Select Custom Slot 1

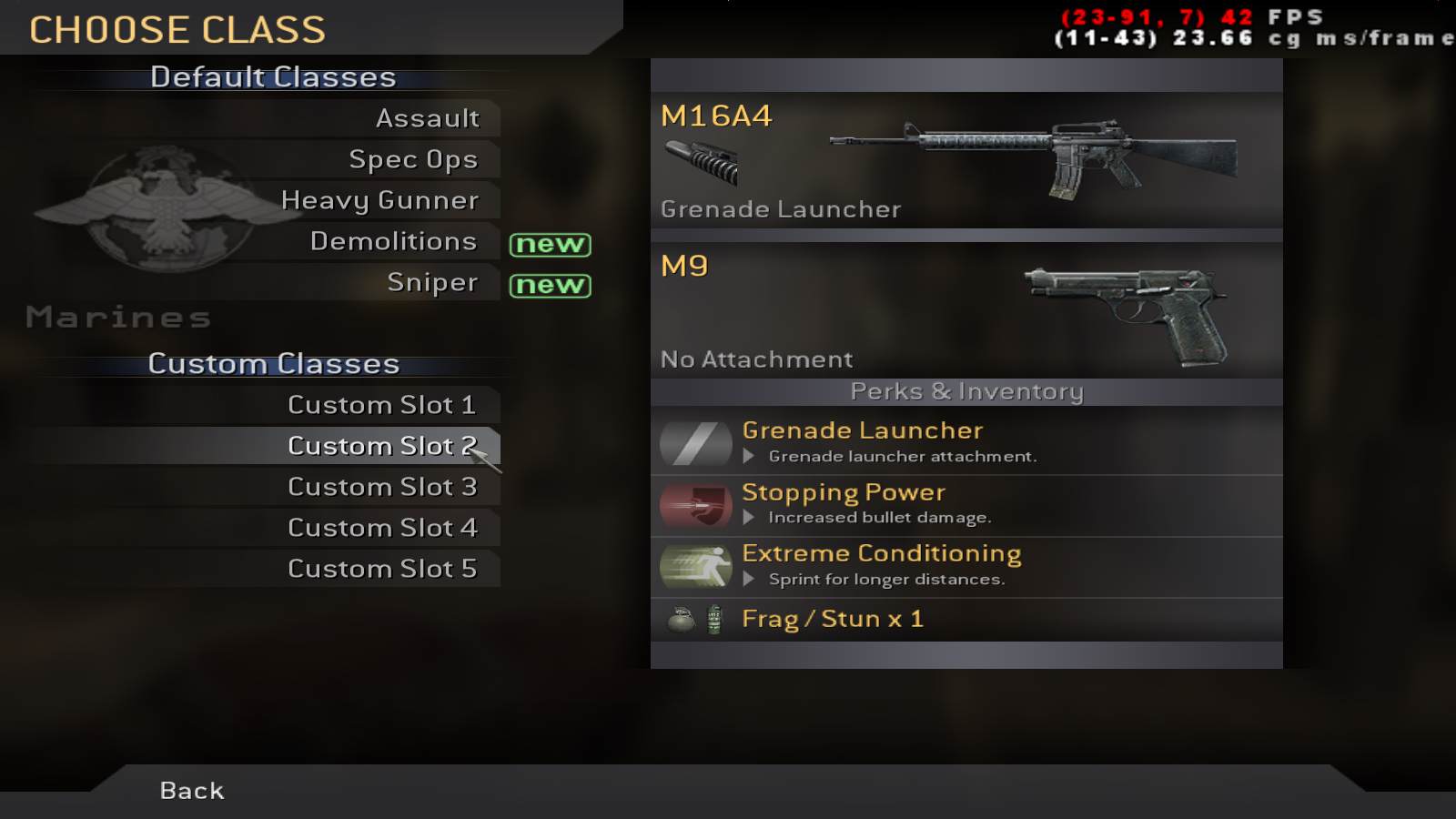[381, 405]
